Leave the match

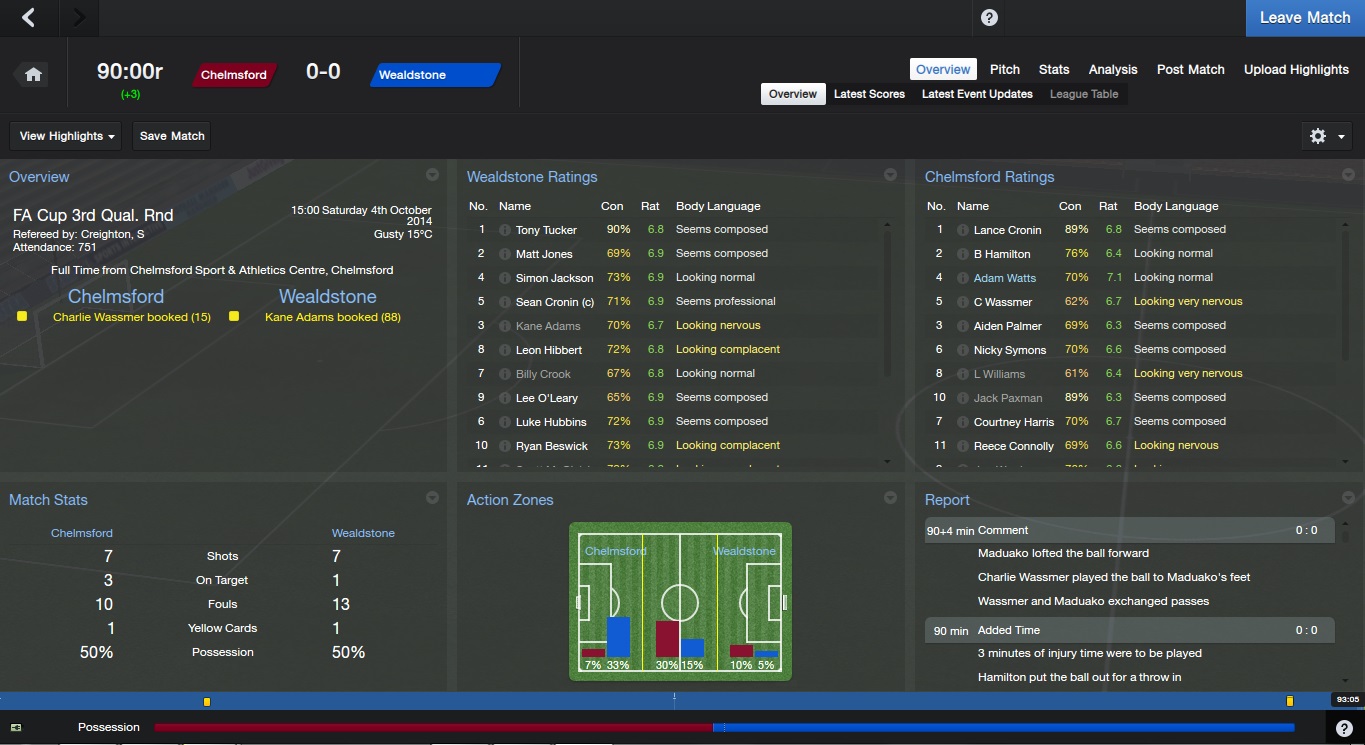[x=1304, y=18]
